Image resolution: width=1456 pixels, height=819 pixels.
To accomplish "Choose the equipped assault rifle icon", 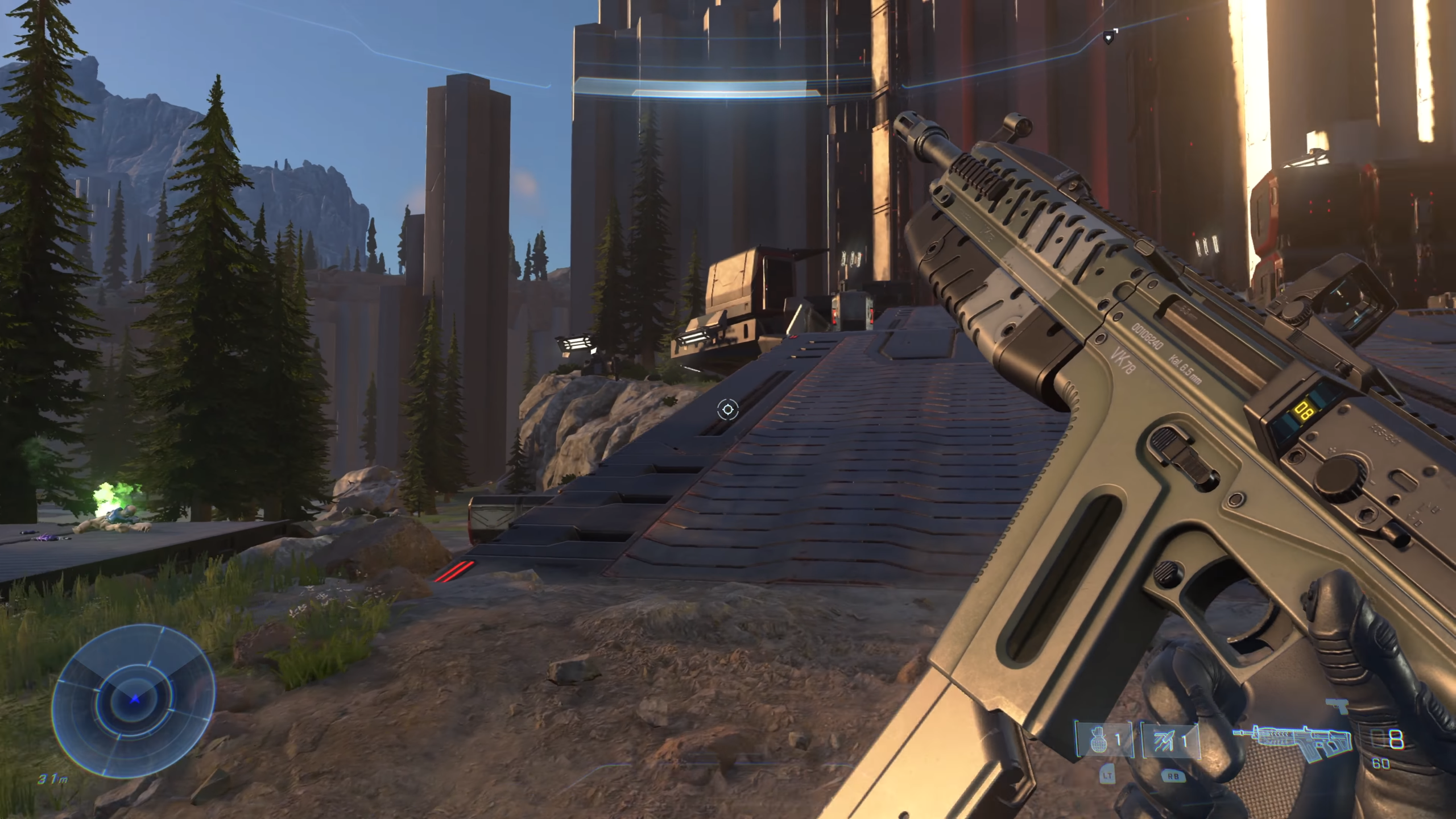I will click(x=1292, y=742).
